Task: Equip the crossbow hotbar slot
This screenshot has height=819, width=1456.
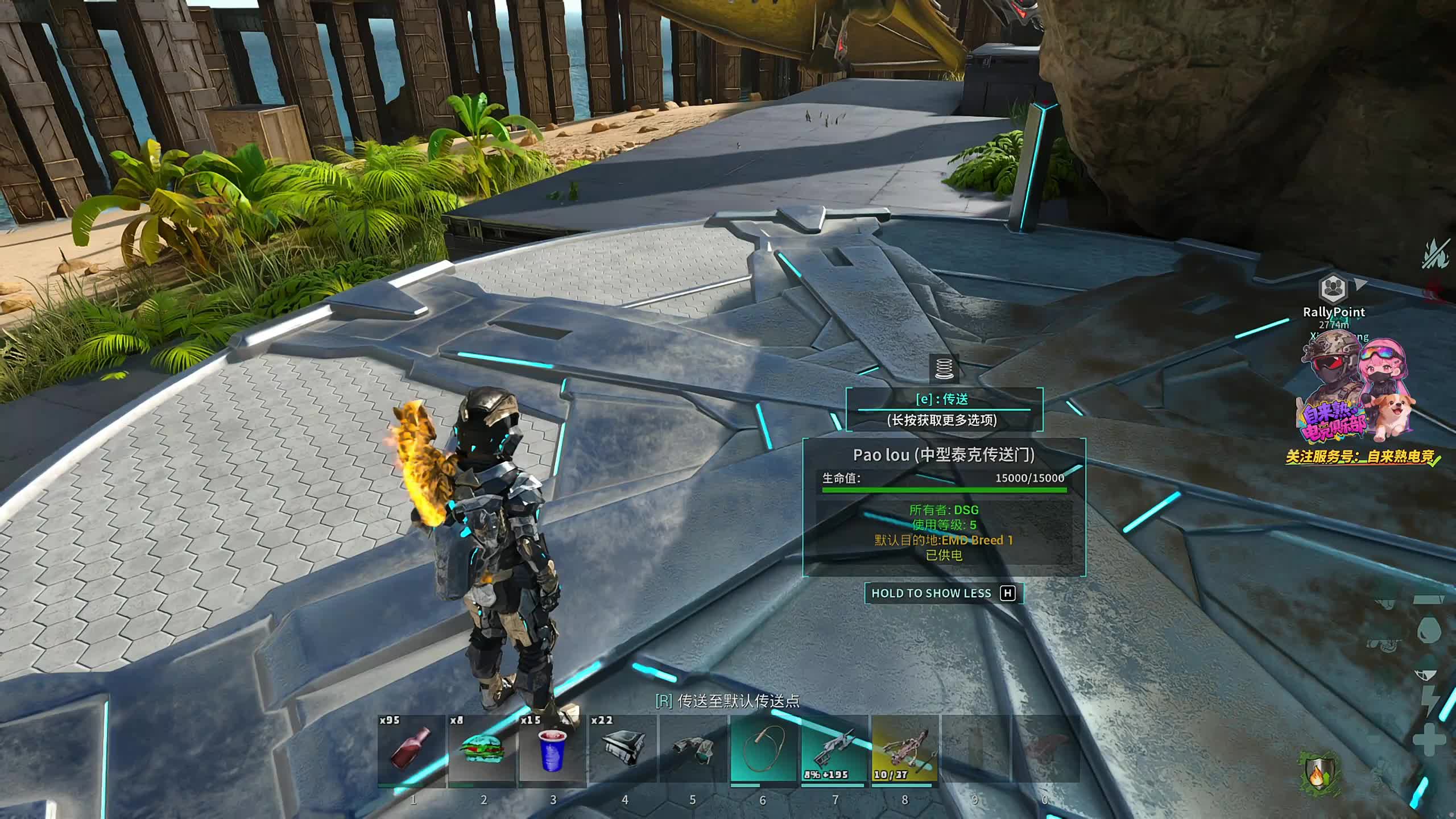Action: click(904, 748)
